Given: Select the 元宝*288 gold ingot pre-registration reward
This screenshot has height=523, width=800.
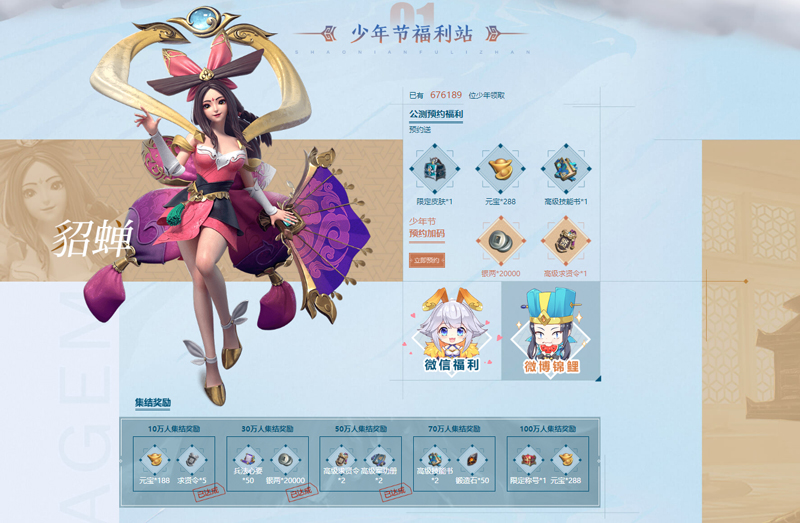Looking at the screenshot, I should coord(500,168).
